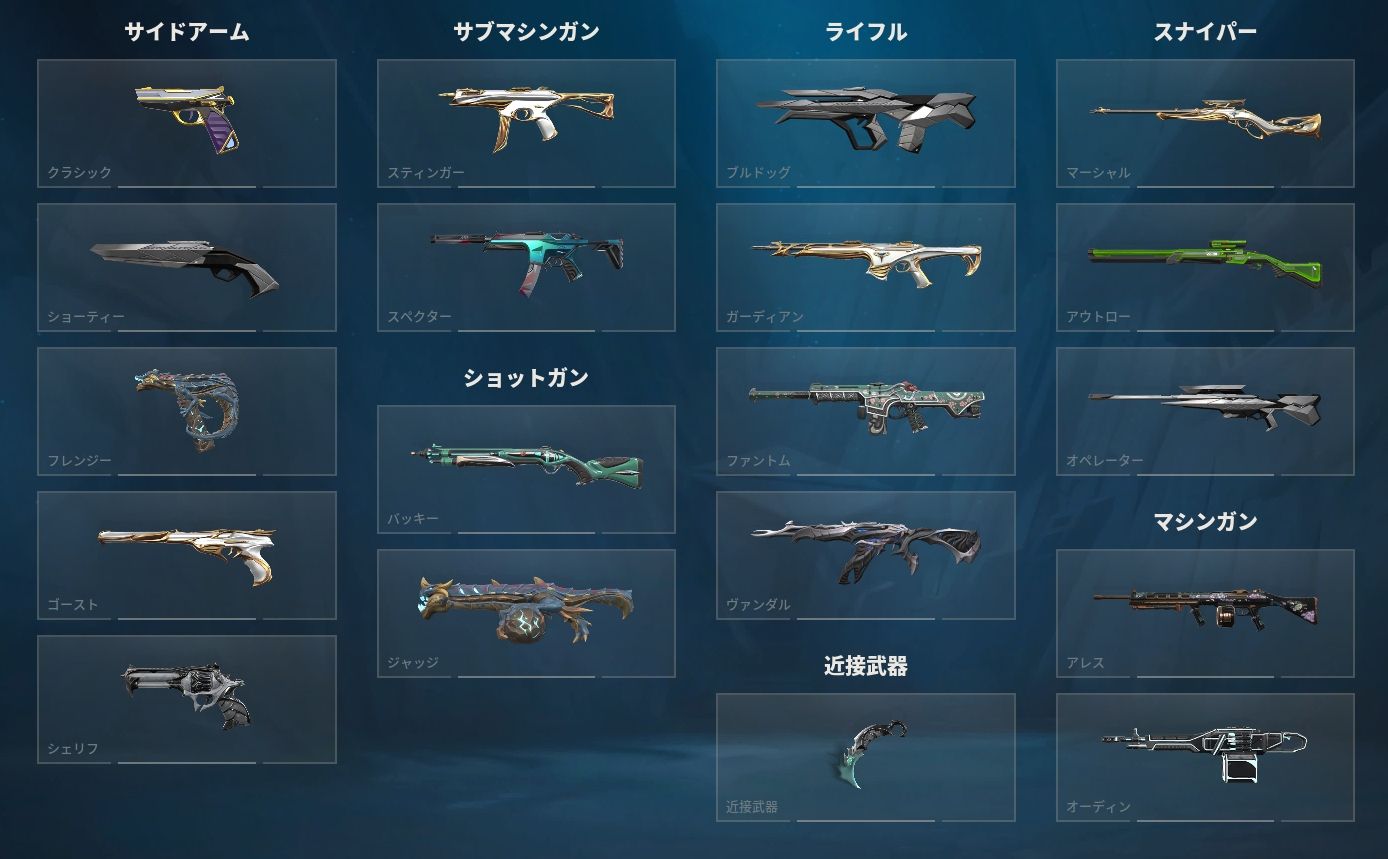Screen dimensions: 1388x859
Task: Select the クラシック sidearm tile
Action: 187,123
